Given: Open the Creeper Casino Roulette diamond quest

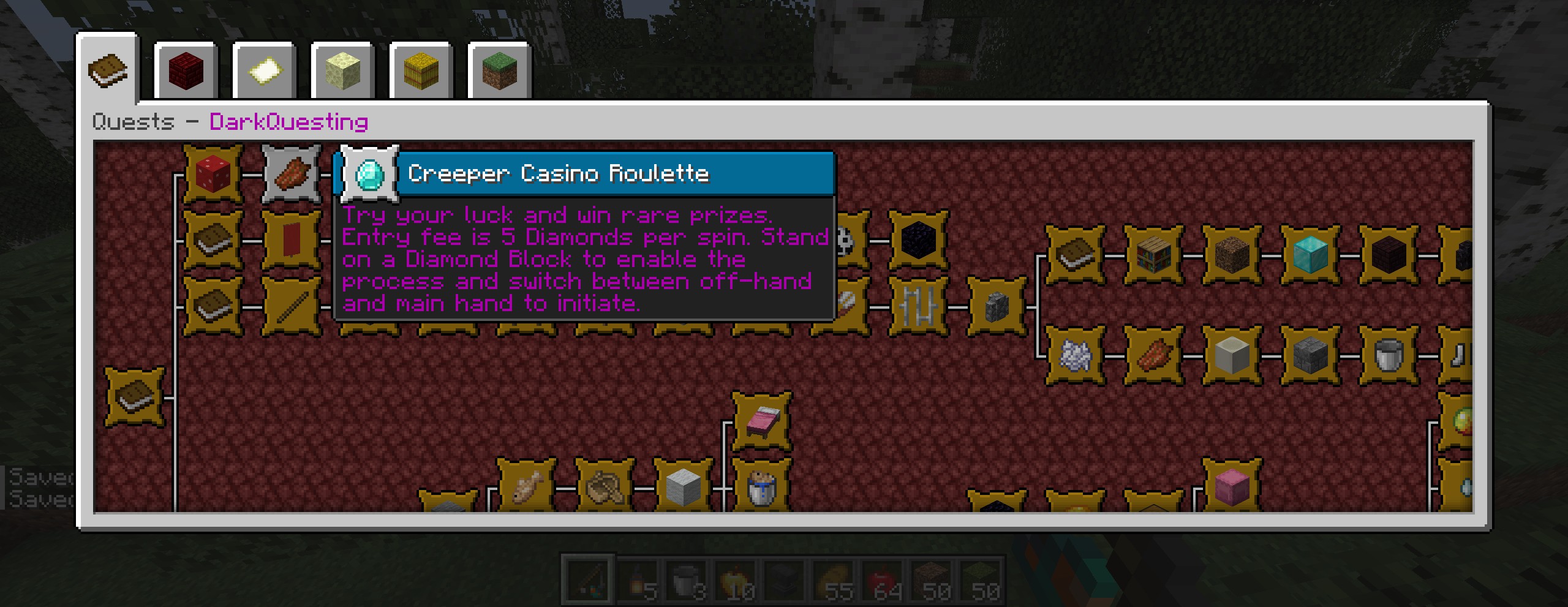Looking at the screenshot, I should pyautogui.click(x=369, y=175).
